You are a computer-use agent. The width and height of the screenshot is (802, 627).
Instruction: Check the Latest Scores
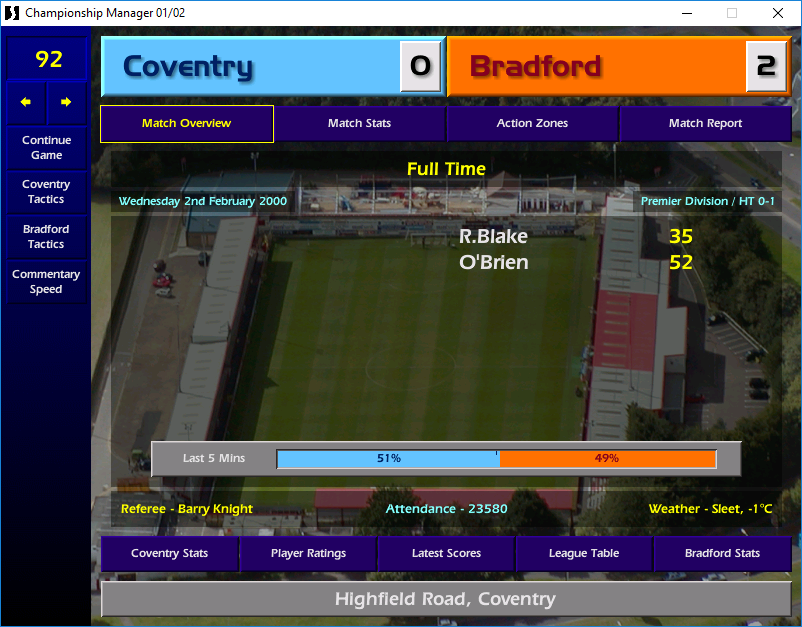[446, 553]
